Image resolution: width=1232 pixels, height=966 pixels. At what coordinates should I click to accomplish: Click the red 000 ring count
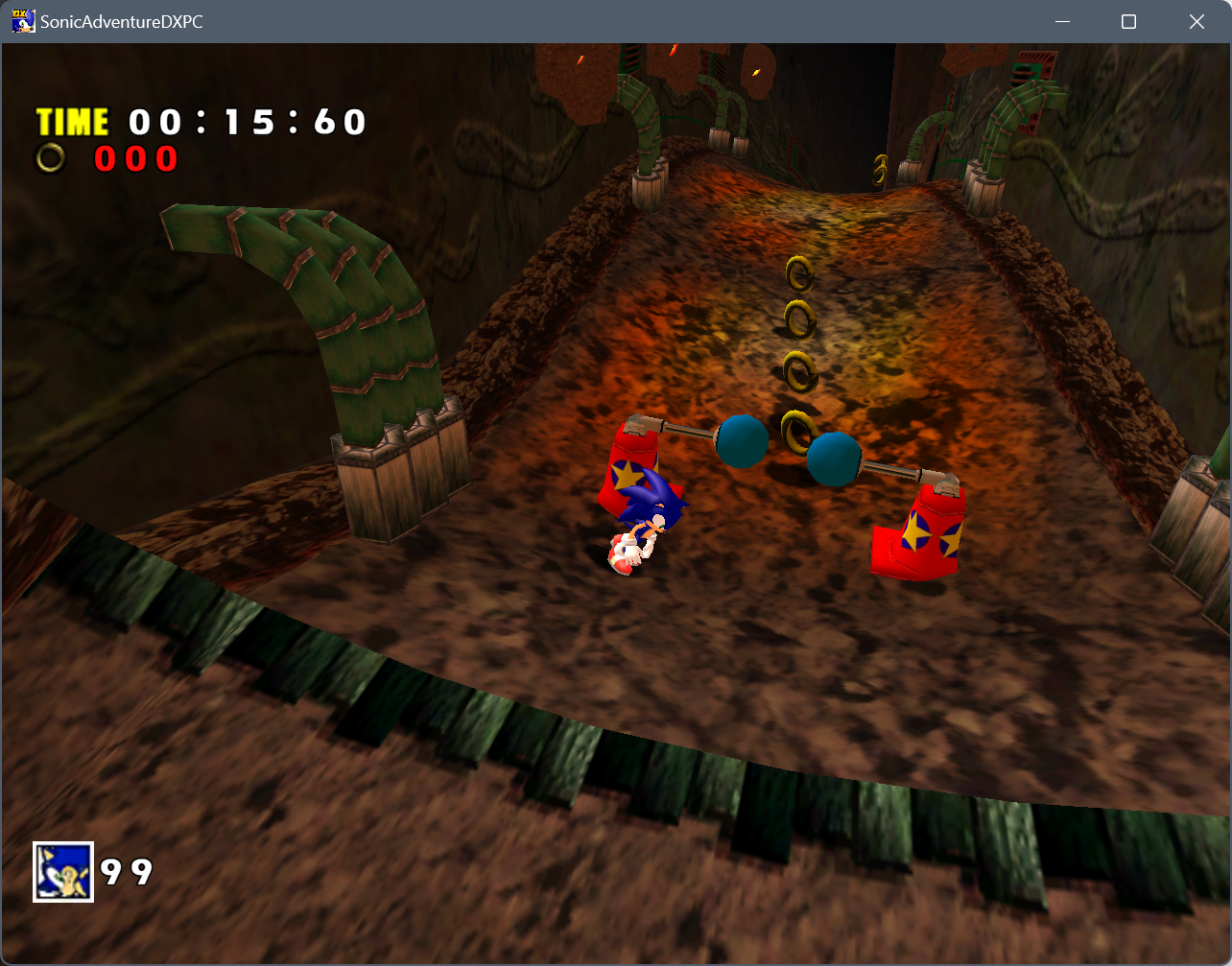134,158
